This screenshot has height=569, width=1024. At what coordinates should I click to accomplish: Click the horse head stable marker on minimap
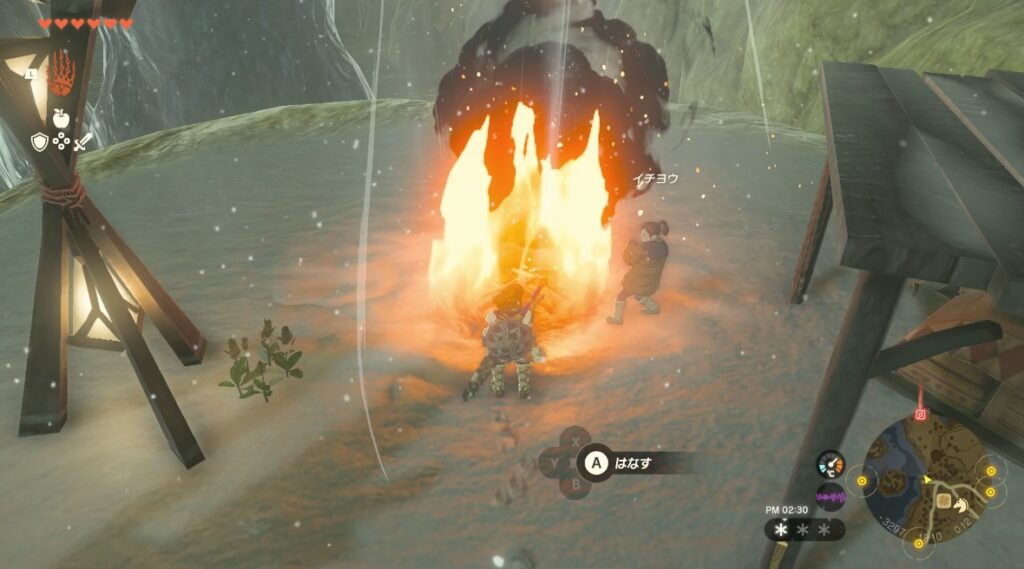click(946, 491)
